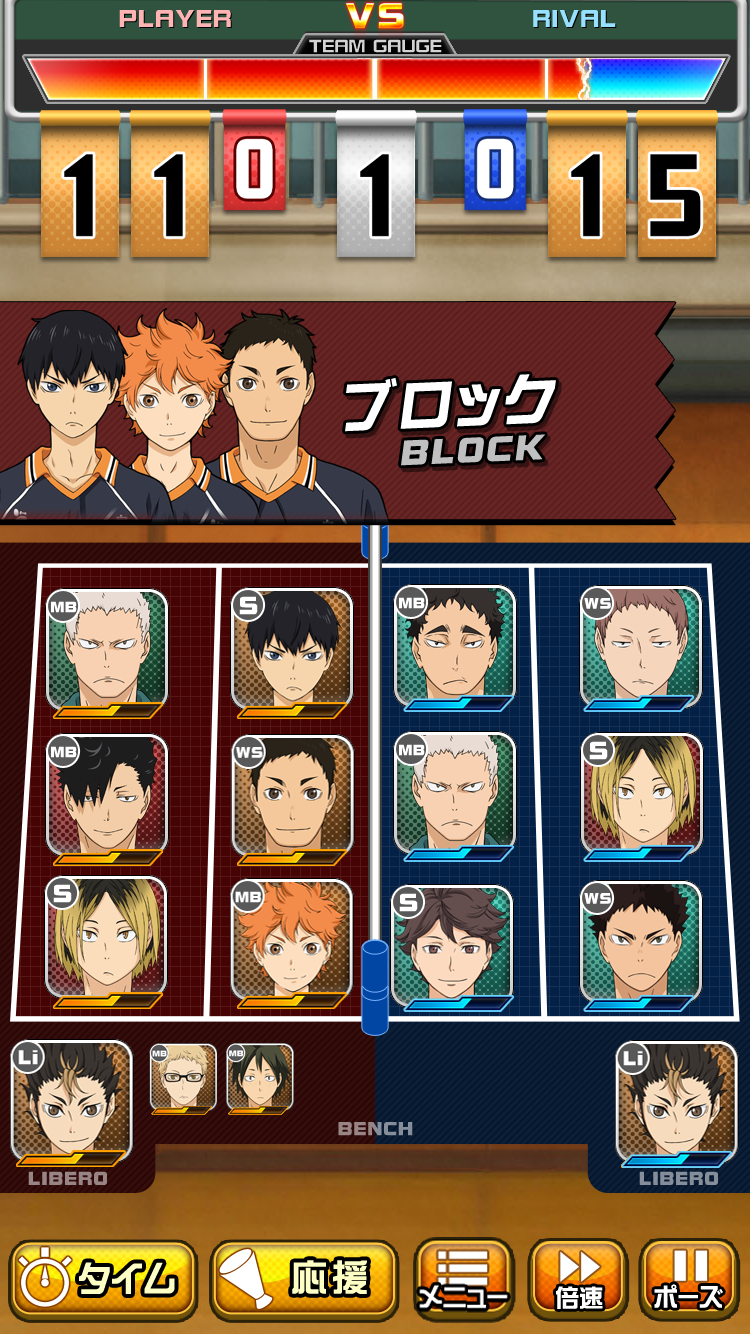Select the player team's WS card
The height and width of the screenshot is (1334, 750).
(292, 796)
